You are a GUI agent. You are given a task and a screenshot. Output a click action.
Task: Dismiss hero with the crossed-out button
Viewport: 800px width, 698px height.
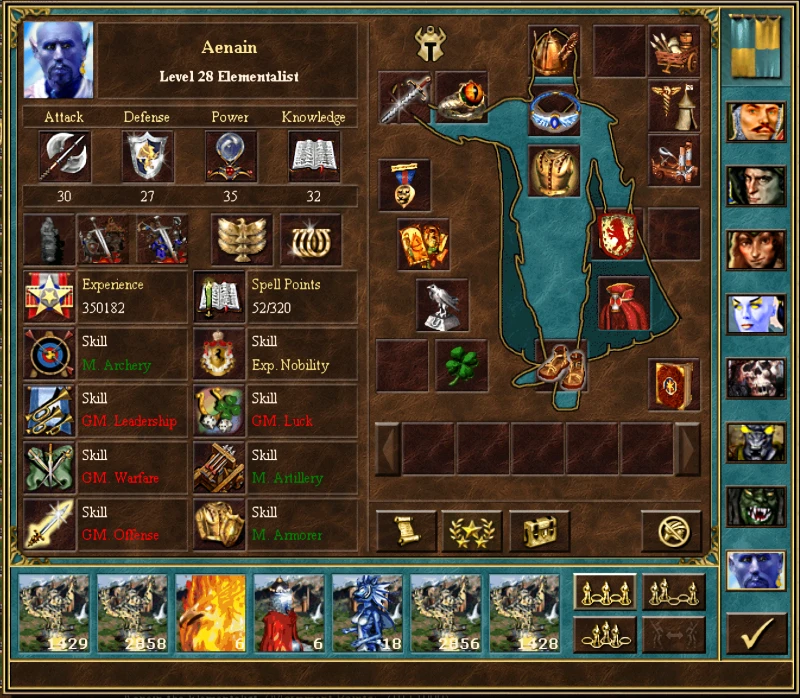[672, 531]
